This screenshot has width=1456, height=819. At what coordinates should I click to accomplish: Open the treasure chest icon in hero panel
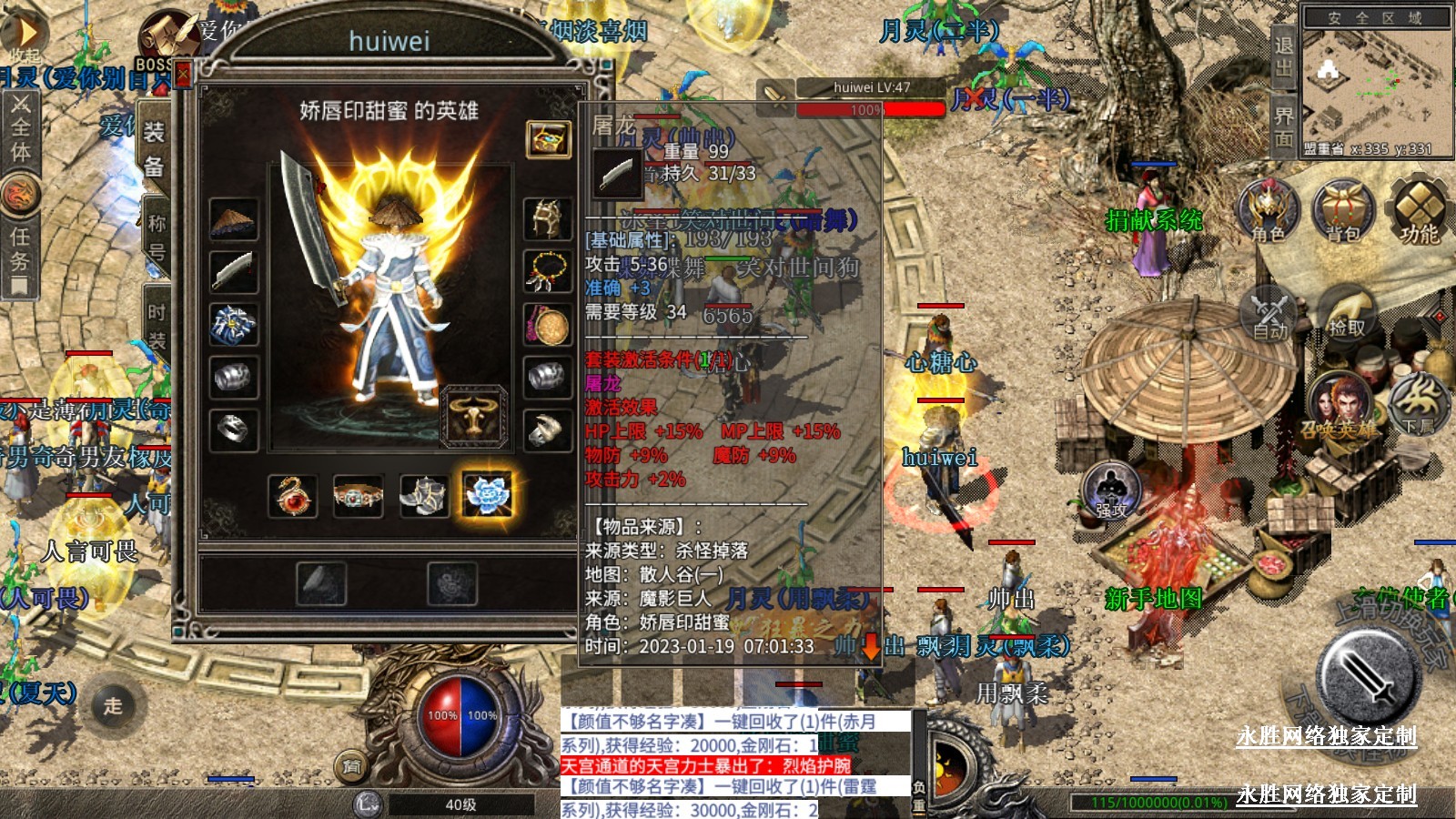click(549, 139)
